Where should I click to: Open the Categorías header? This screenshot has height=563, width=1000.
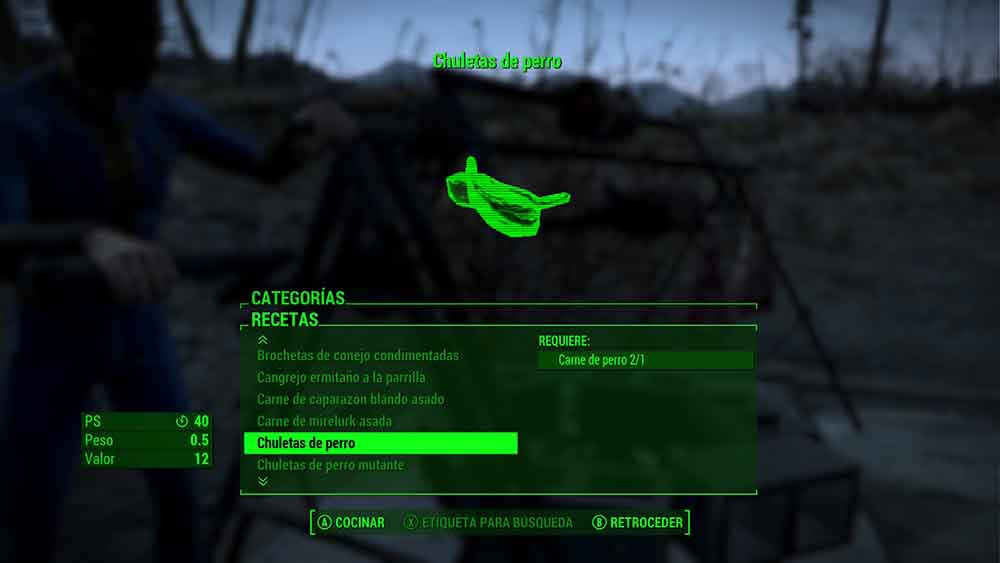pos(298,298)
